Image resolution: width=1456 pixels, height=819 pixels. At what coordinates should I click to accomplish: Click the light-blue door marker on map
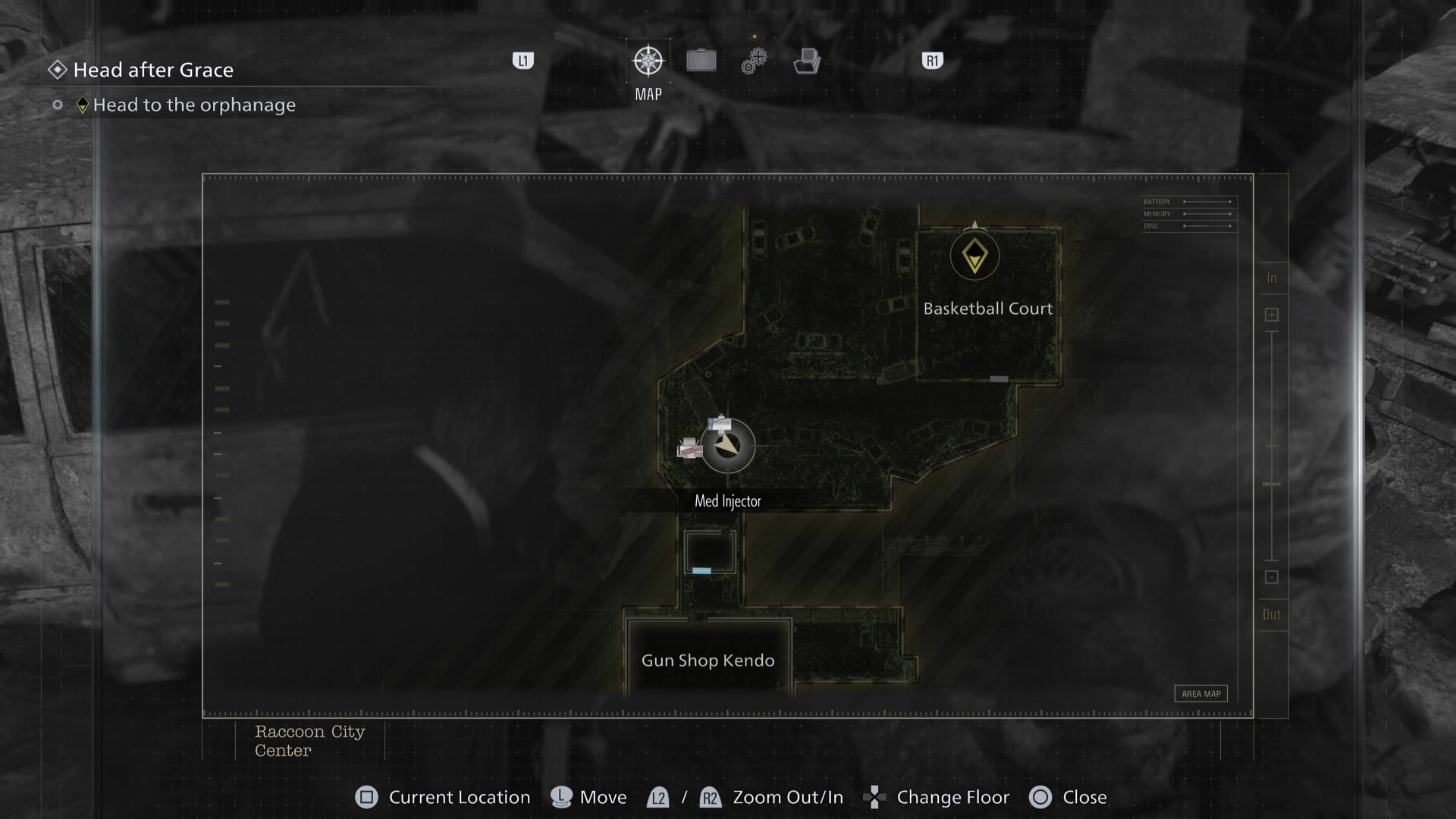click(701, 570)
